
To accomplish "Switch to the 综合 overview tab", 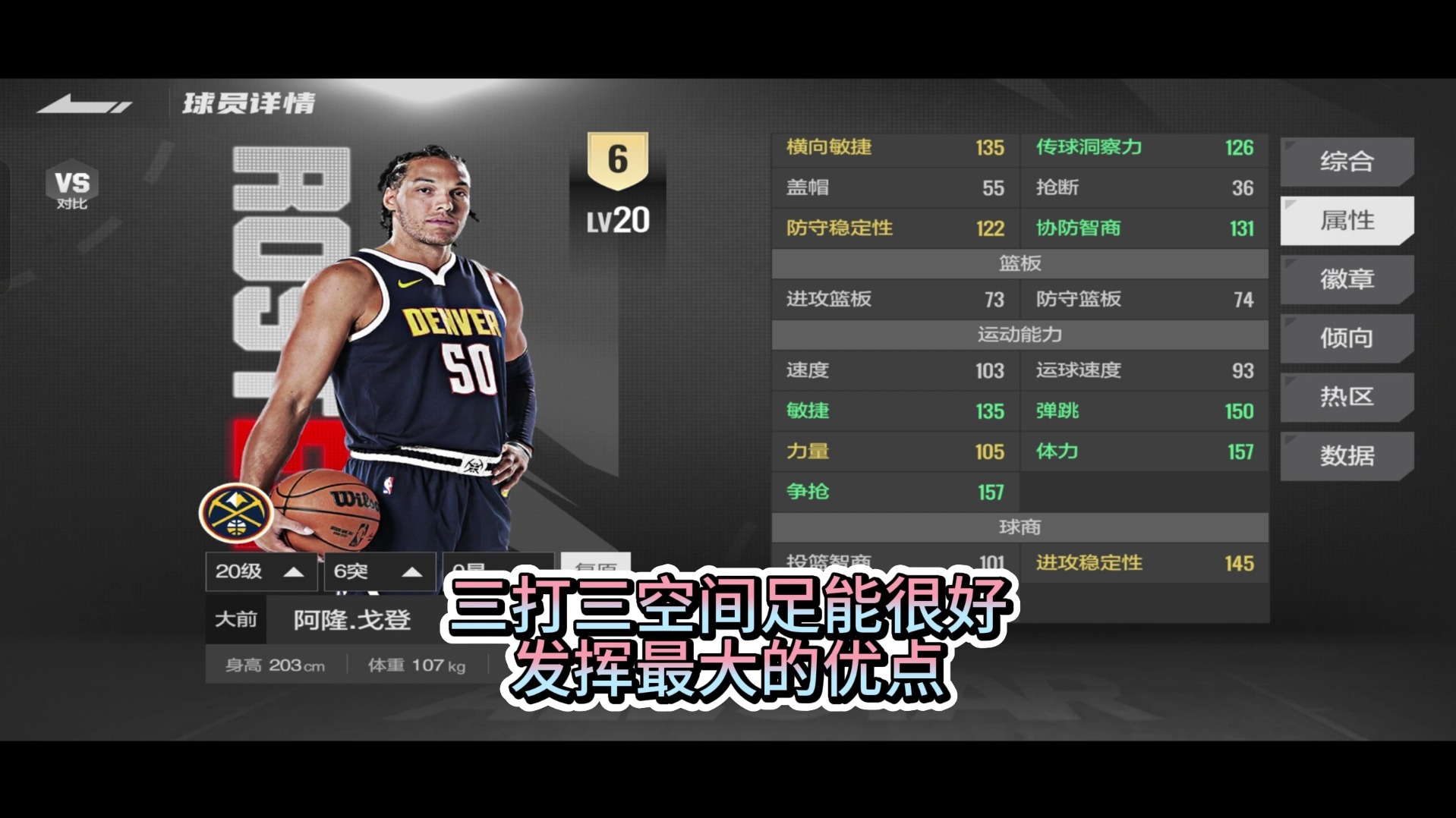I will pos(1347,161).
